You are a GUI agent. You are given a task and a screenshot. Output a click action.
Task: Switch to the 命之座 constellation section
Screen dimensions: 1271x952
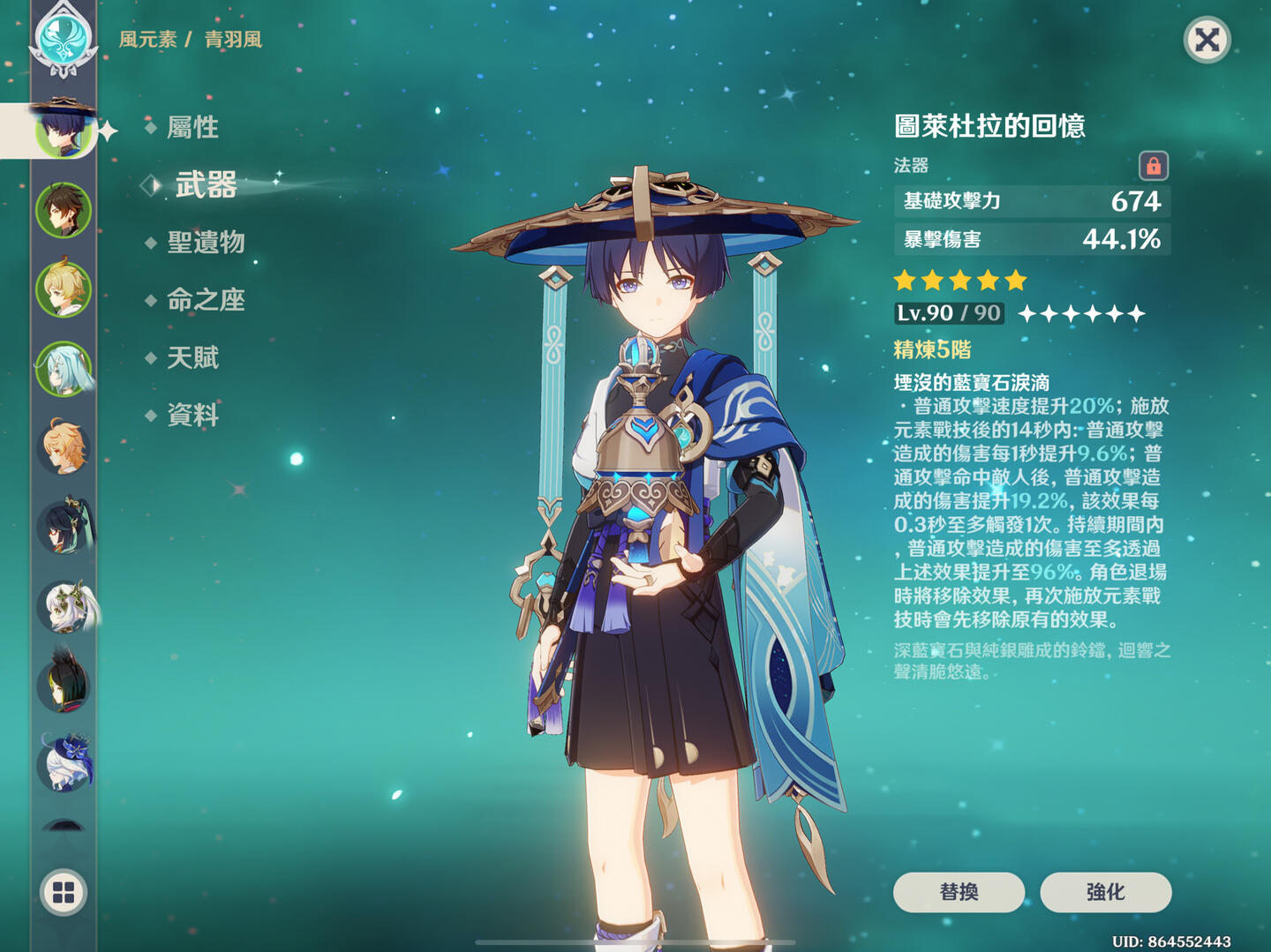click(x=206, y=300)
